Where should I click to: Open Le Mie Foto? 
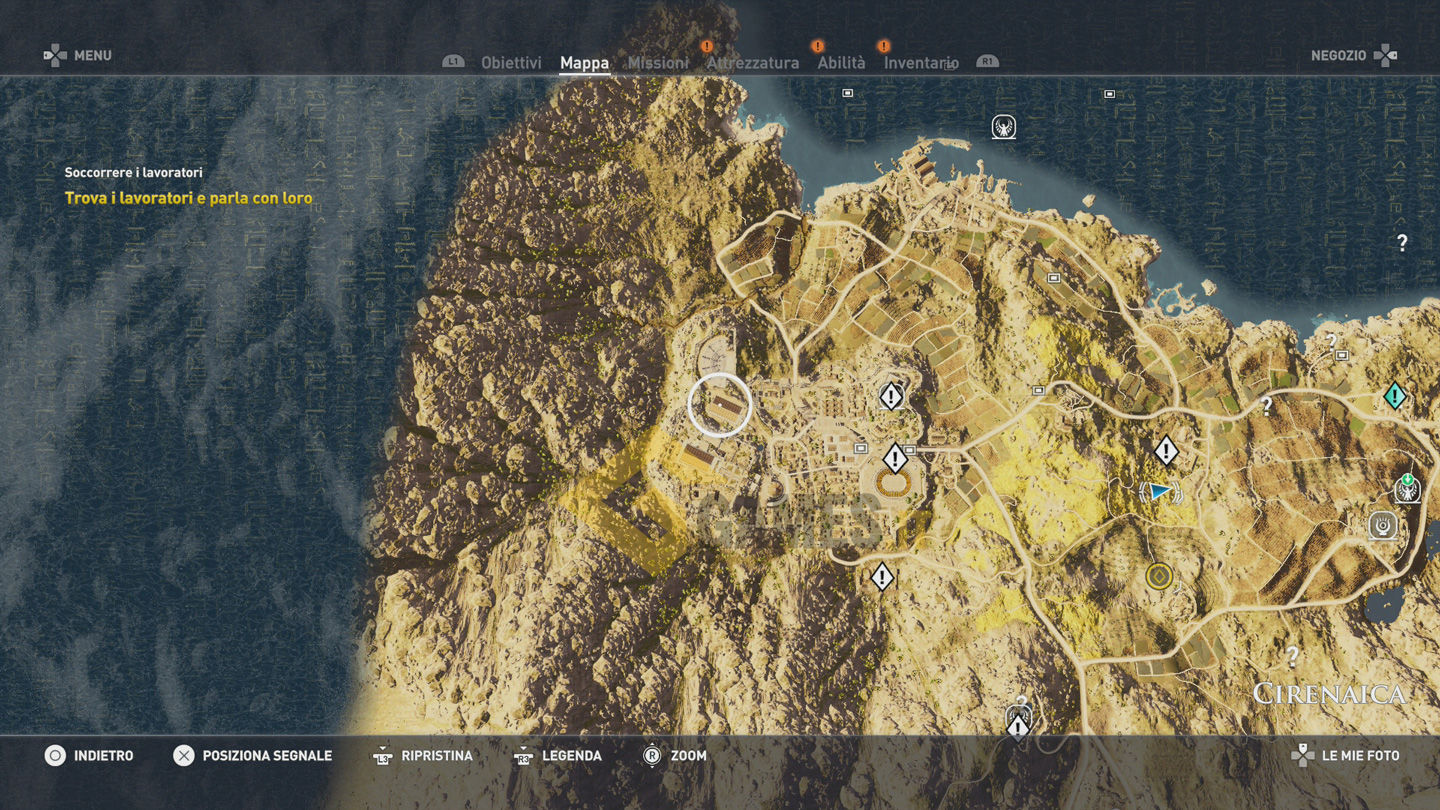[1347, 756]
